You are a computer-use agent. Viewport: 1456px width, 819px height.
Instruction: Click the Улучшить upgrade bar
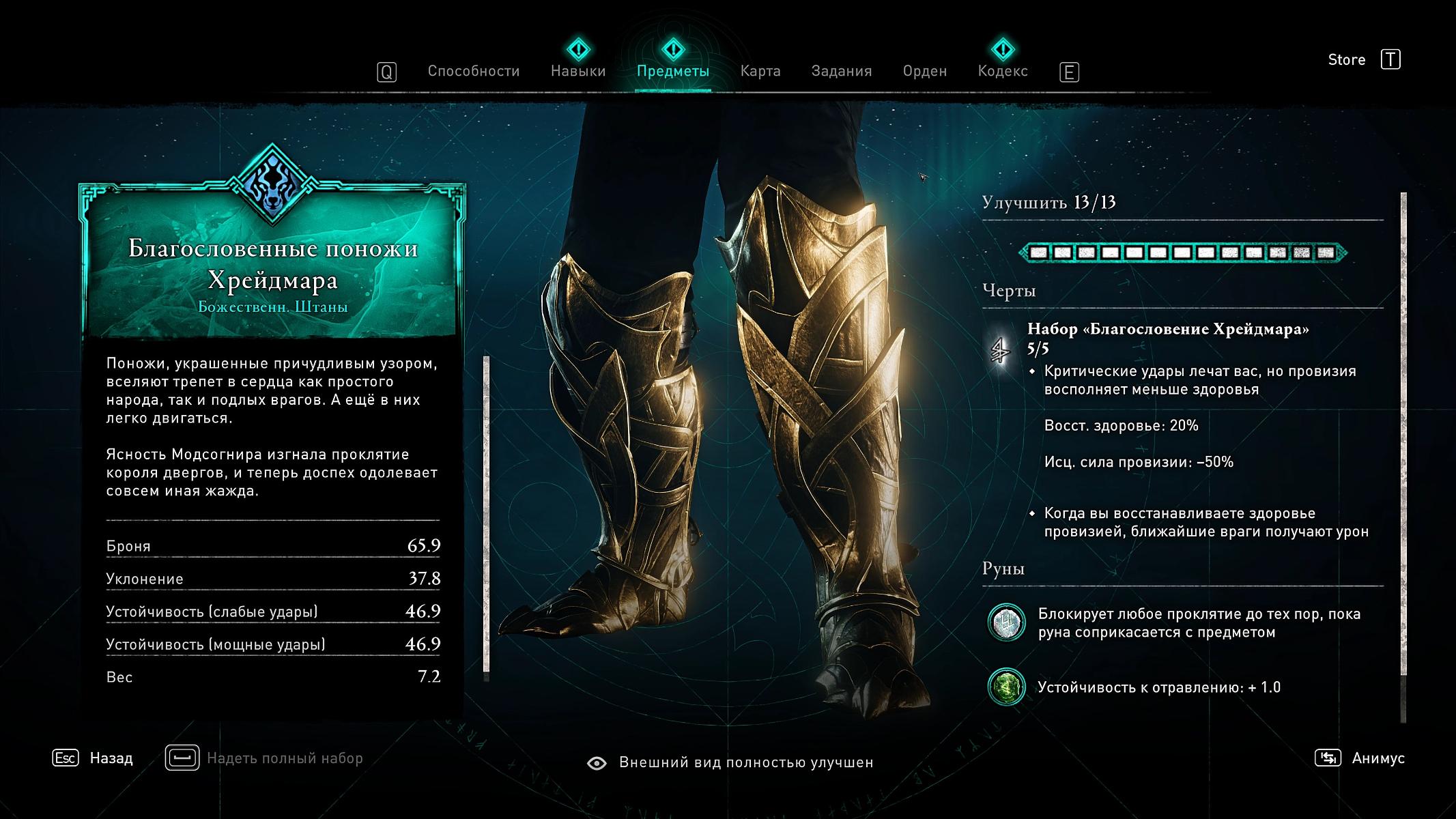[x=1182, y=253]
